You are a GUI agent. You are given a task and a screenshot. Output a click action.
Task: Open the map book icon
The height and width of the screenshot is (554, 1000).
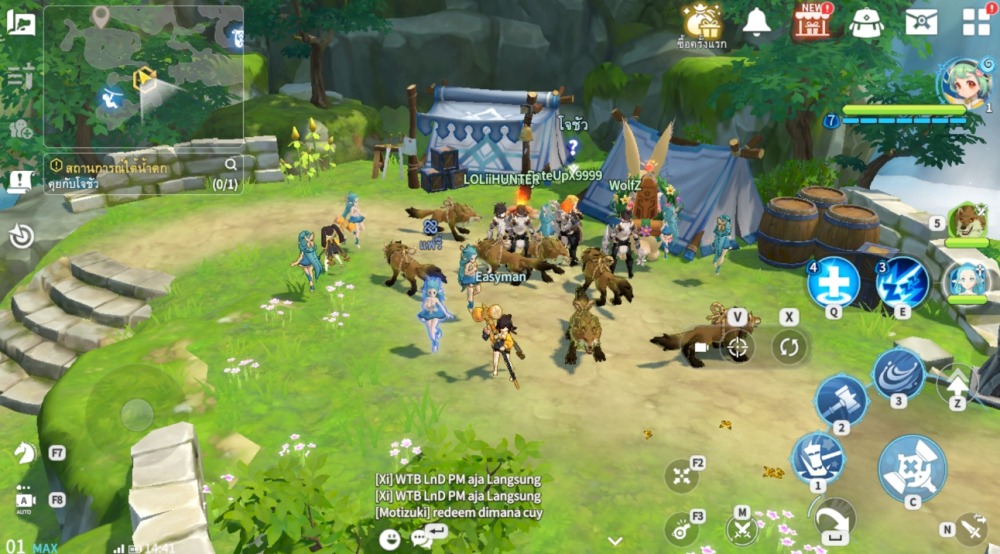20,22
